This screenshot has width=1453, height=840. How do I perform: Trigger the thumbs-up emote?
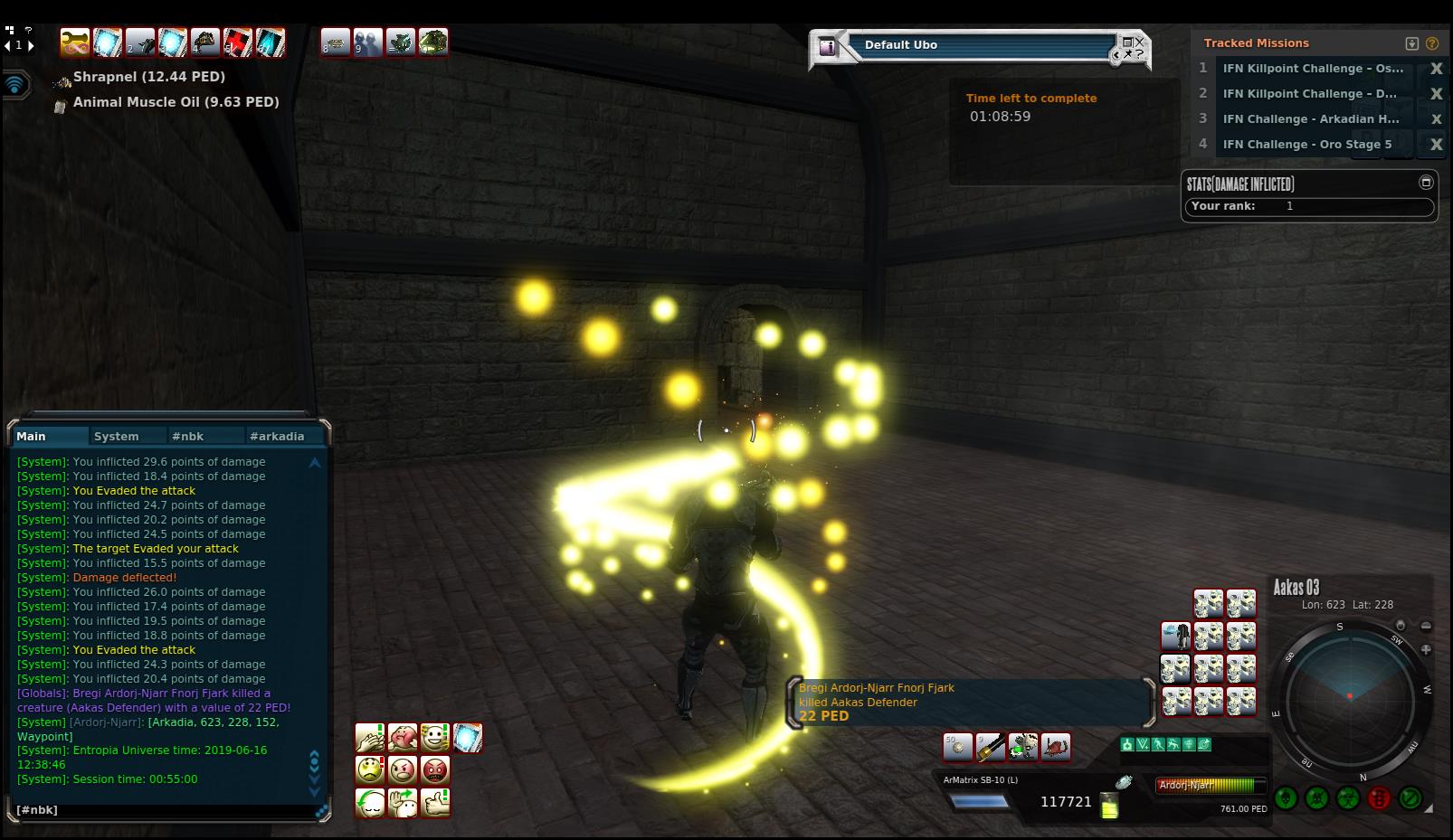click(435, 803)
